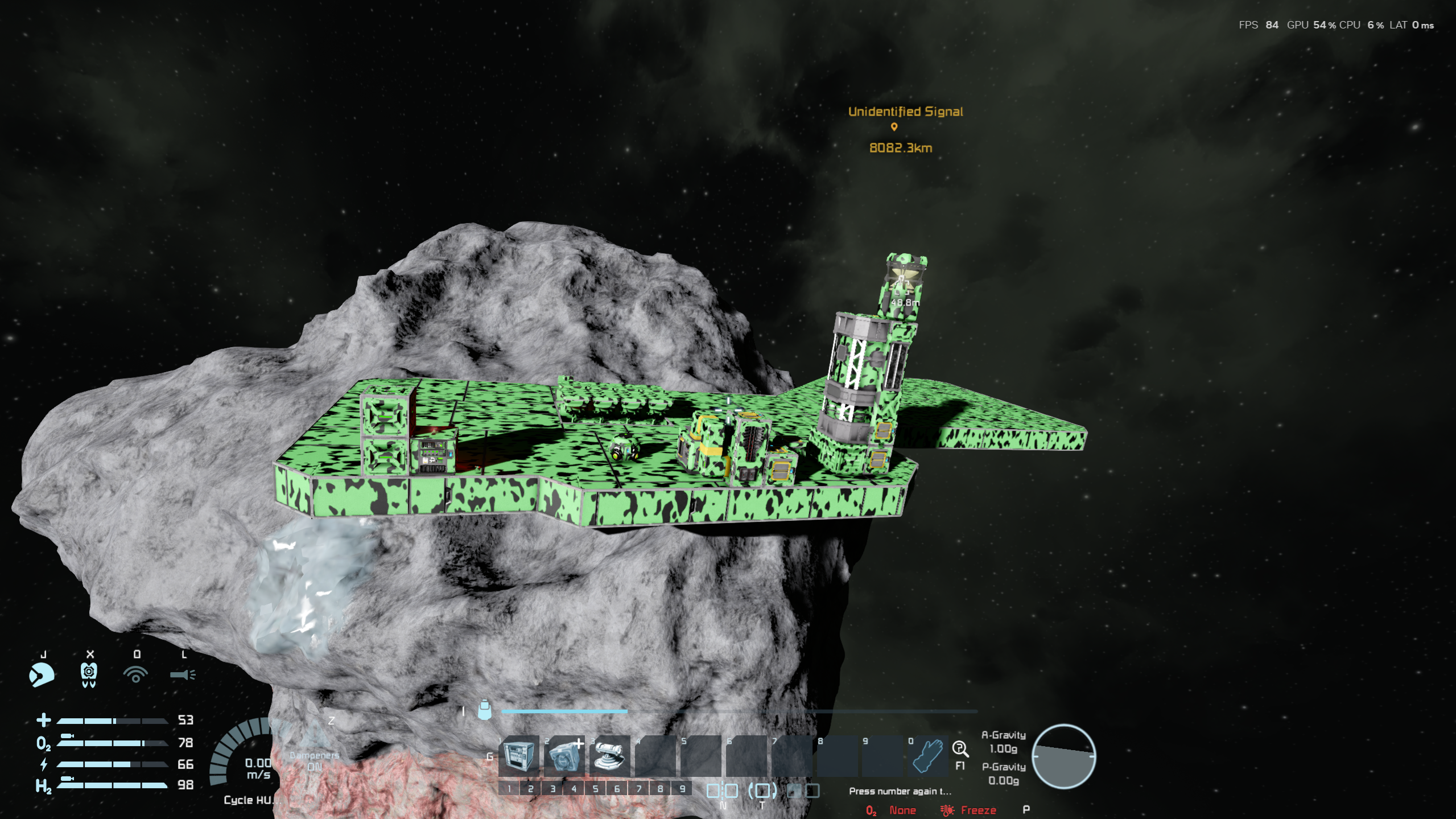Select the turret block in hotbar slot 3
Image resolution: width=1456 pixels, height=819 pixels.
(609, 756)
